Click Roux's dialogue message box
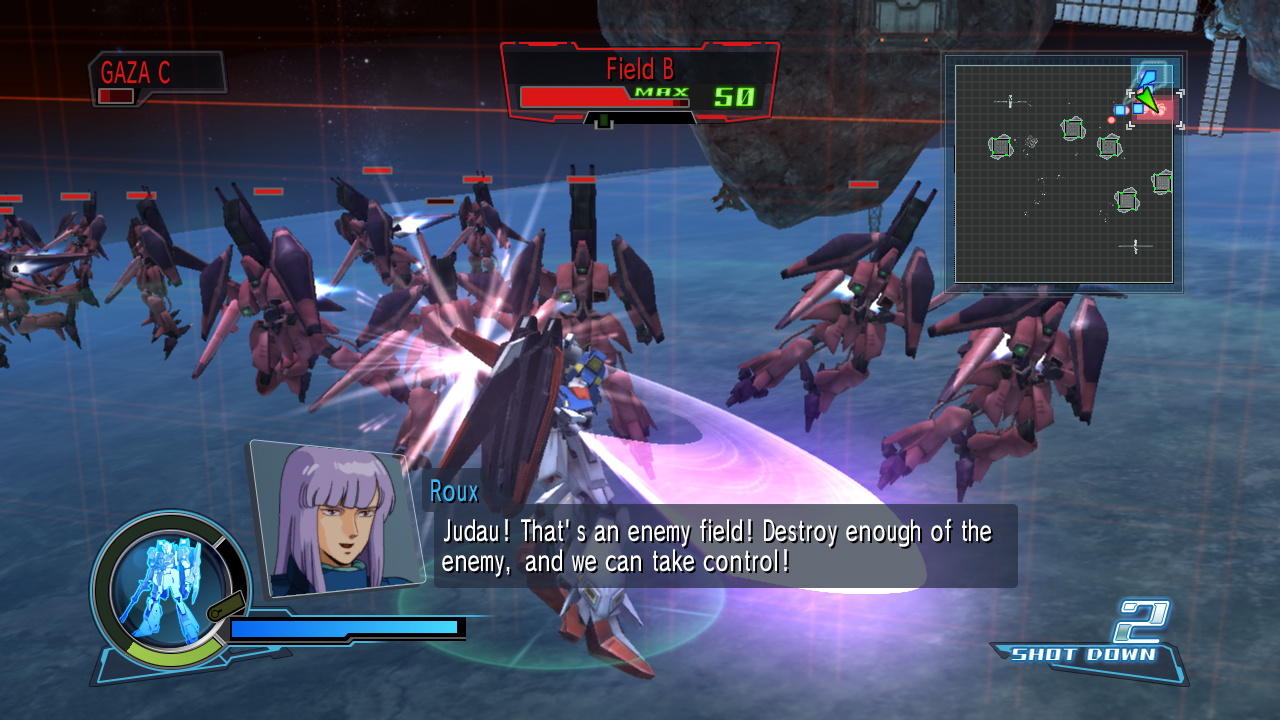Image resolution: width=1280 pixels, height=720 pixels. point(718,546)
